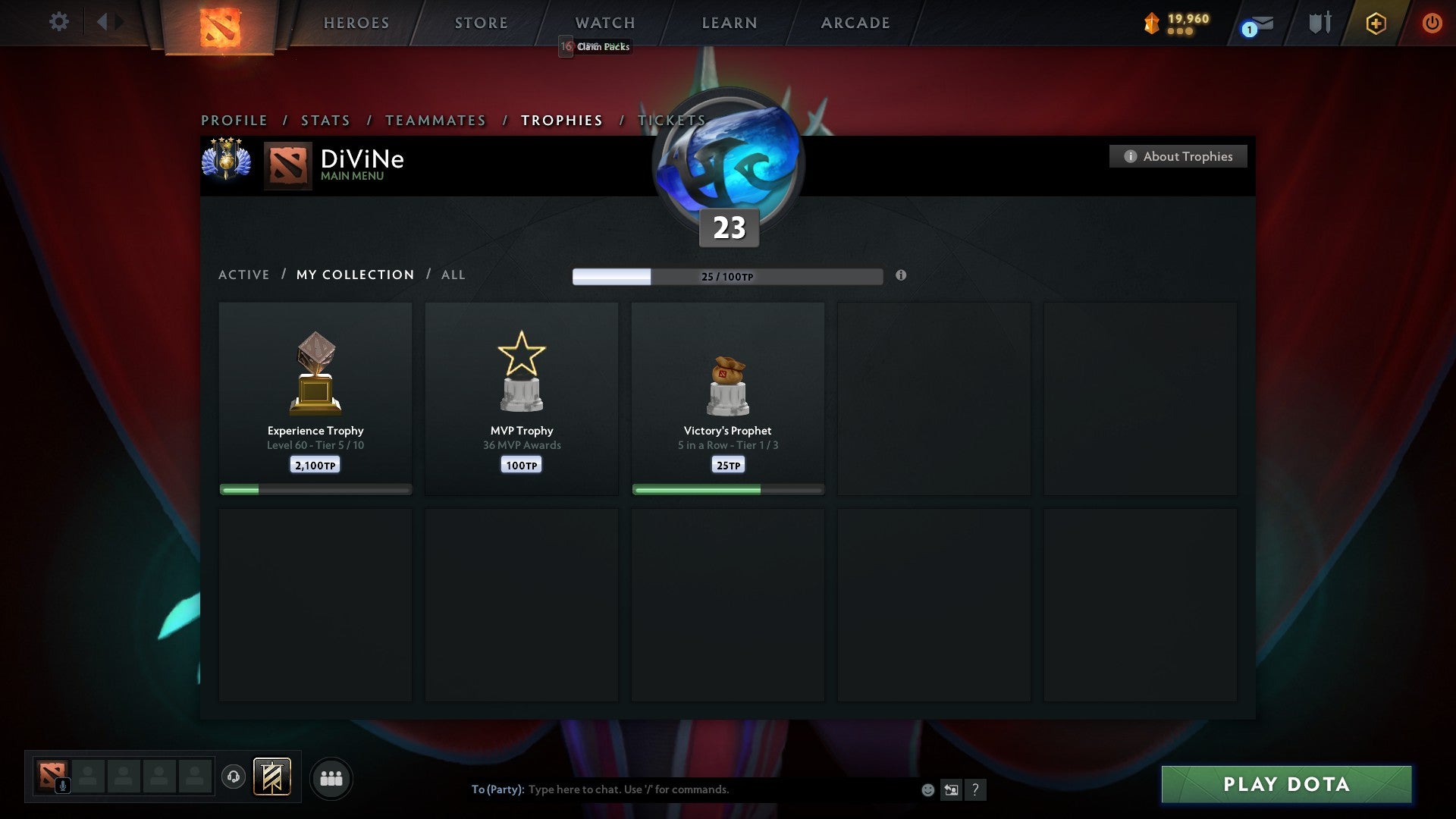Select the ALL trophies filter
Viewport: 1456px width, 819px height.
click(x=453, y=275)
